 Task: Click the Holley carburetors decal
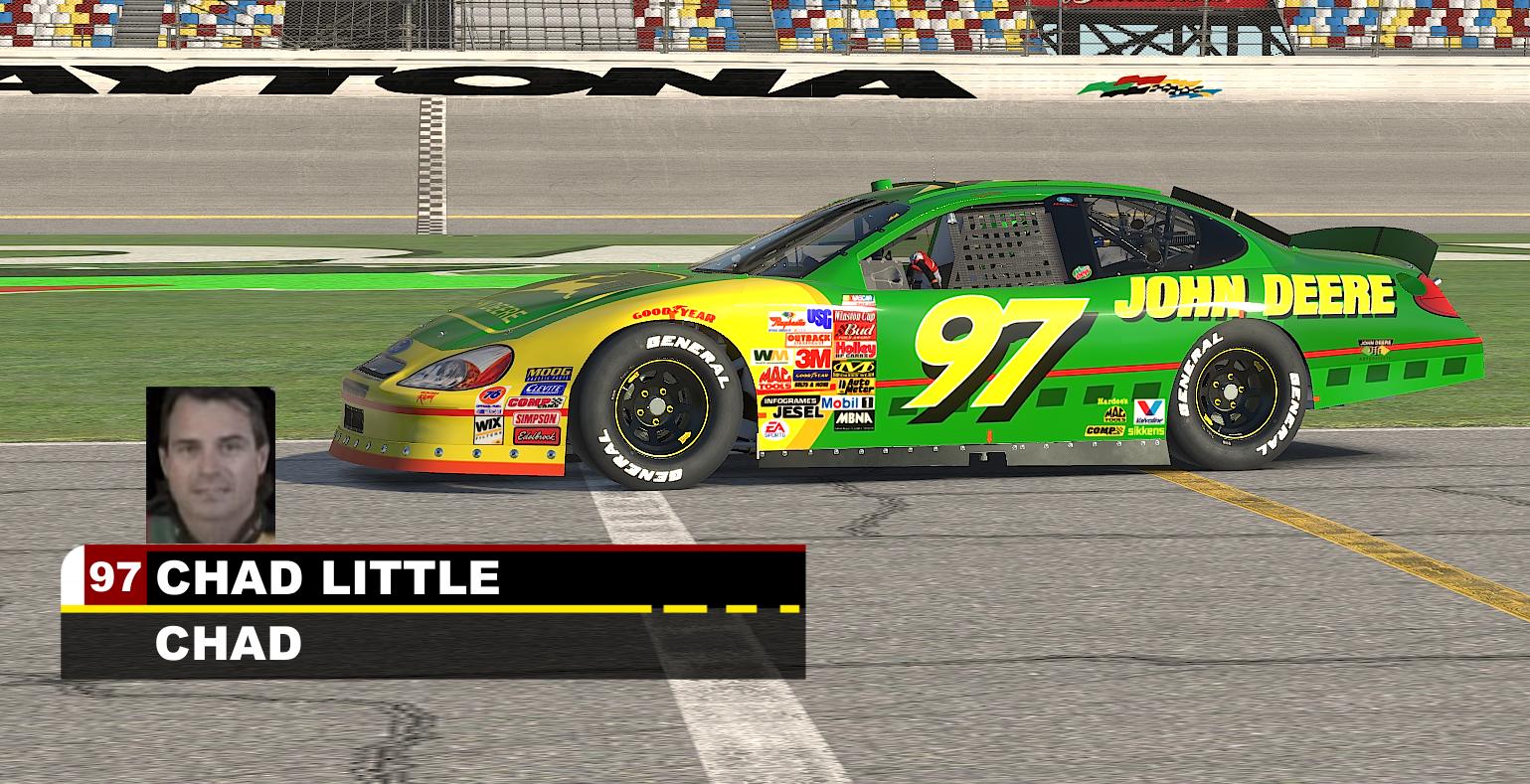tap(855, 348)
